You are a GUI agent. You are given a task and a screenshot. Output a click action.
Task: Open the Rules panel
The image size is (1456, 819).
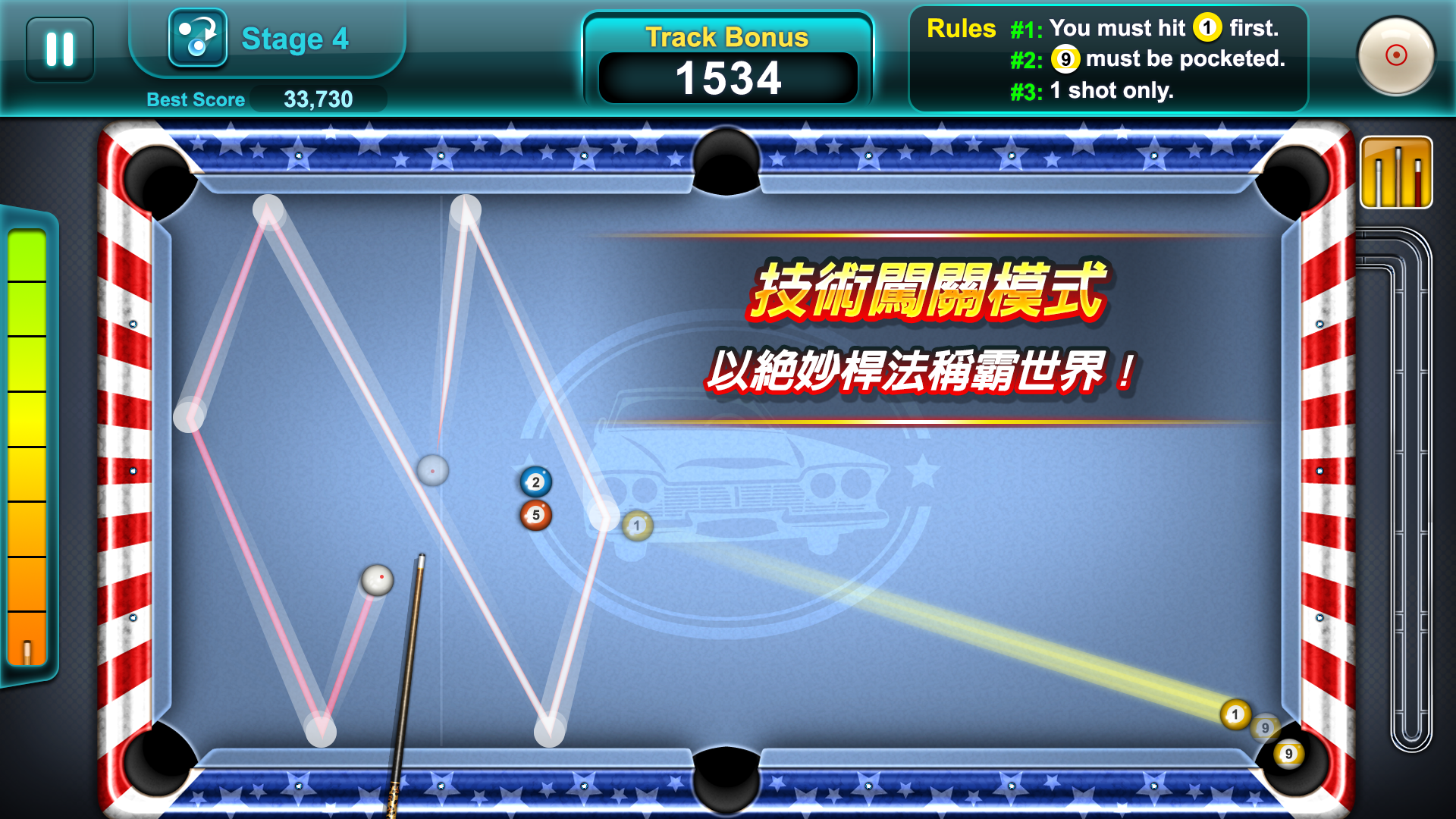962,30
